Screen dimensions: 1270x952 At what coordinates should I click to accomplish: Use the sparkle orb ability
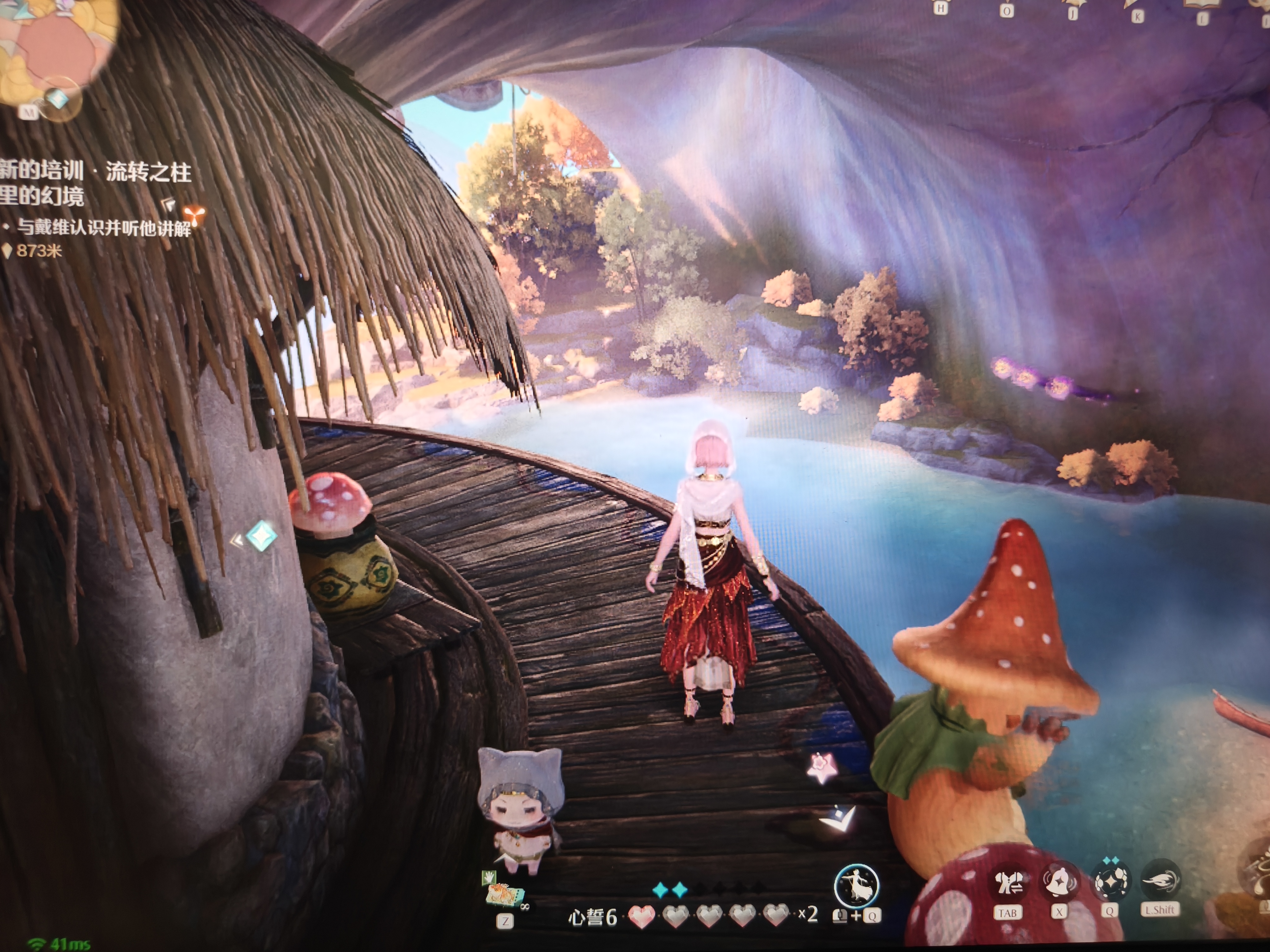1109,881
